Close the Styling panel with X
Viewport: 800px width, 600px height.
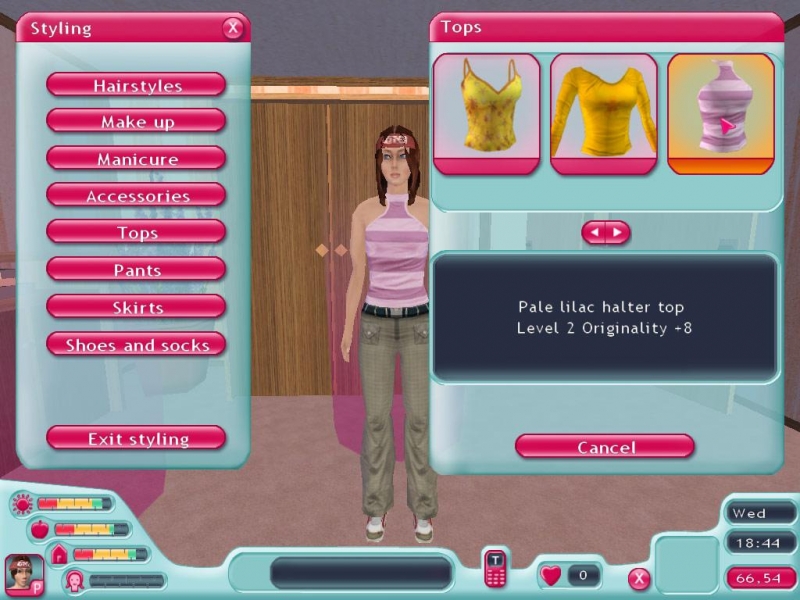(x=233, y=28)
